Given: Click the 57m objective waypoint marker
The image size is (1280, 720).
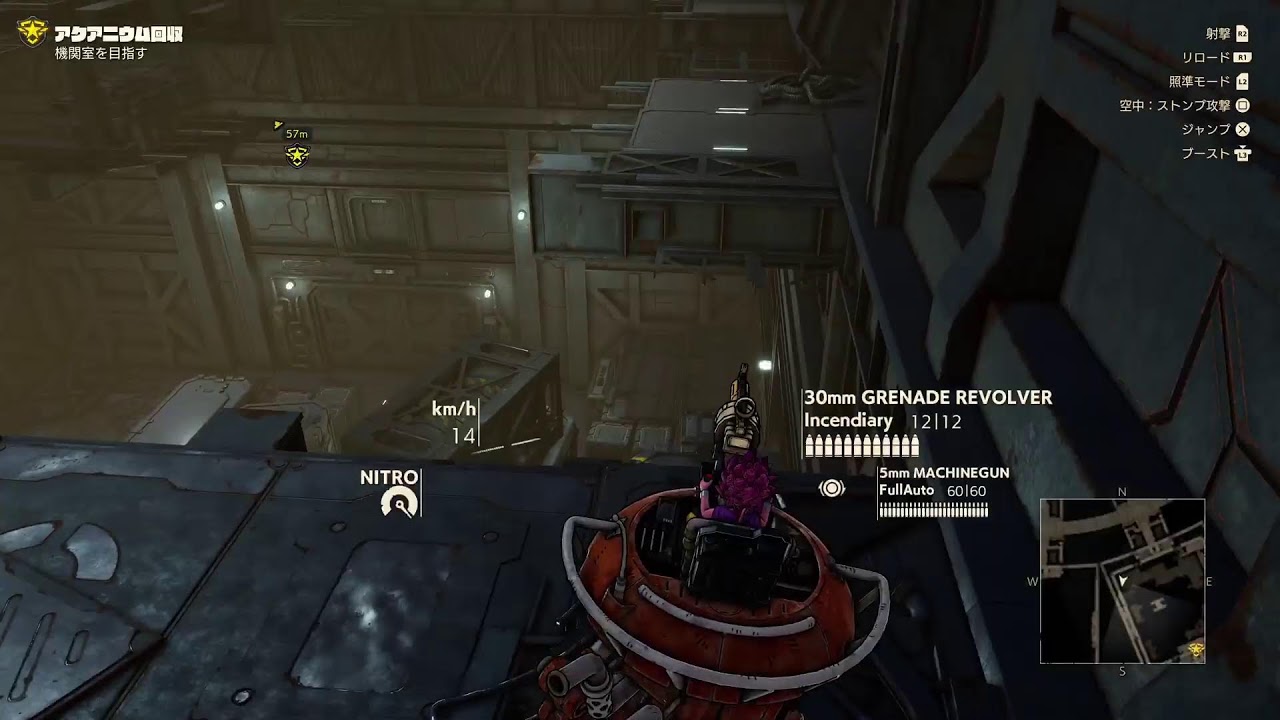Looking at the screenshot, I should tap(296, 155).
